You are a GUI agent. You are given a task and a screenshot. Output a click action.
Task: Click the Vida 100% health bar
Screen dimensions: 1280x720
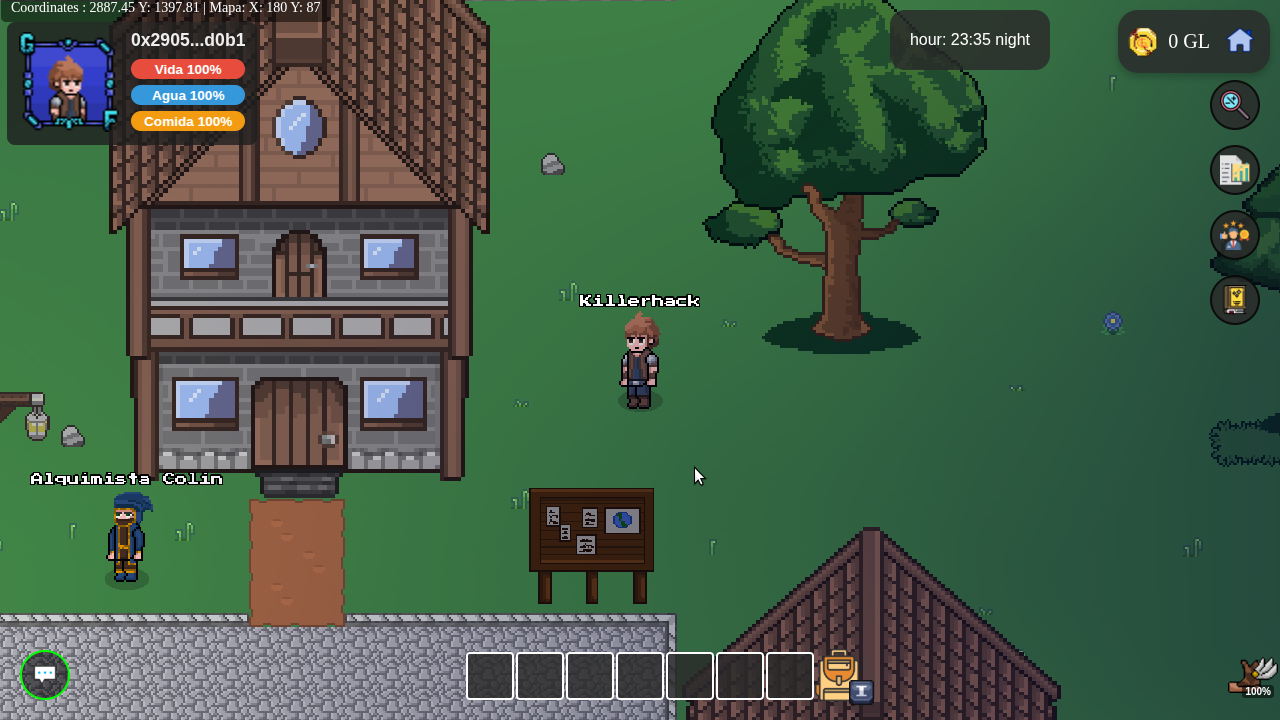coord(188,69)
